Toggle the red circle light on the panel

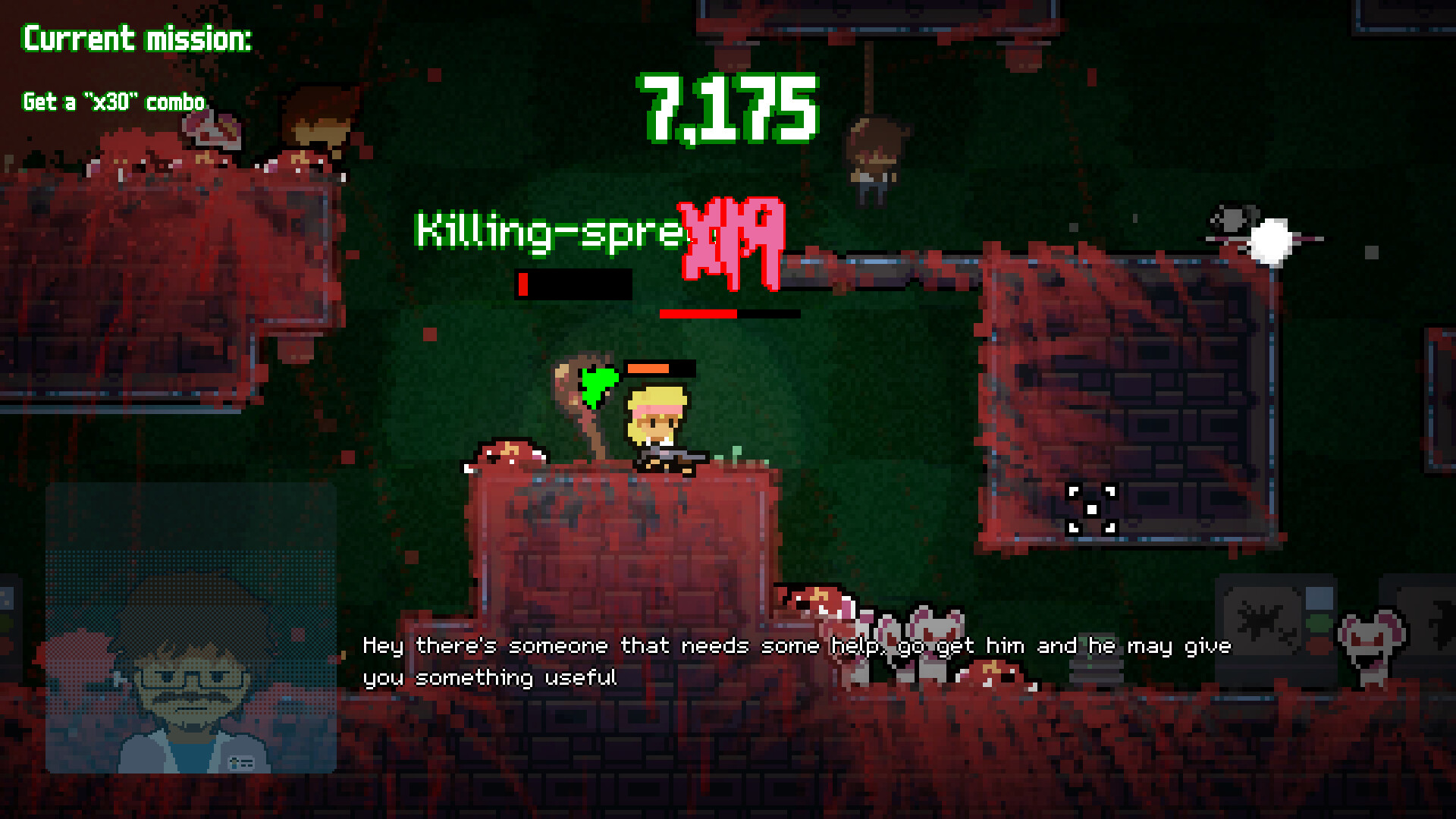(1317, 645)
